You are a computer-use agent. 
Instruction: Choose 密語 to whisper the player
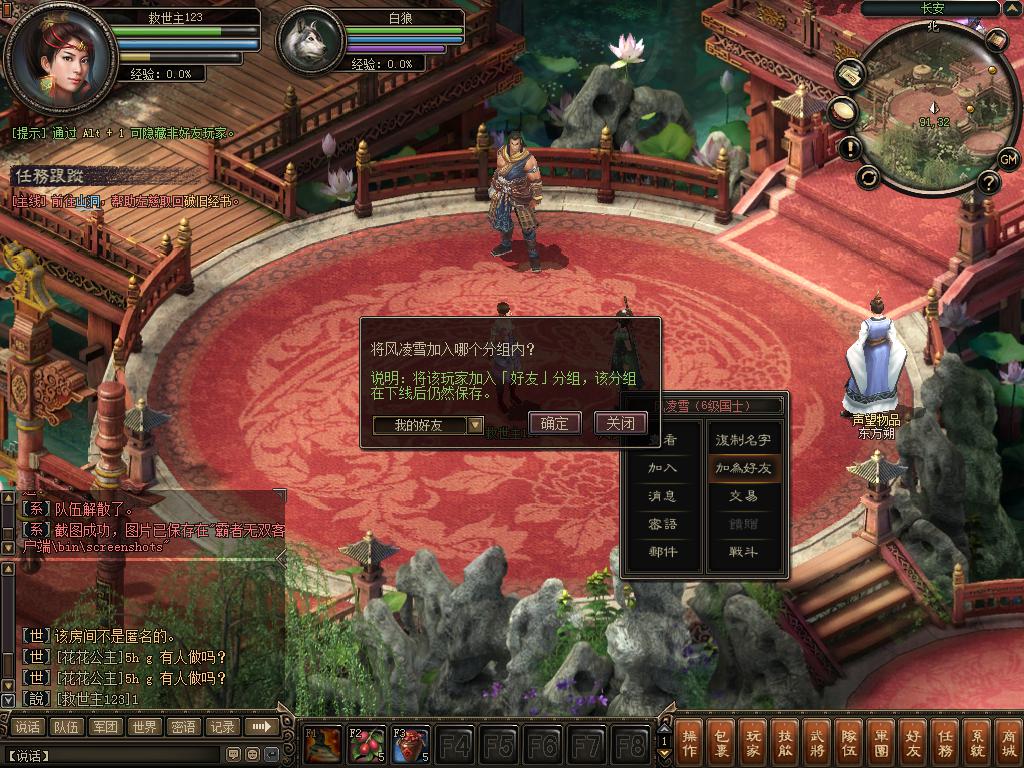[x=662, y=524]
